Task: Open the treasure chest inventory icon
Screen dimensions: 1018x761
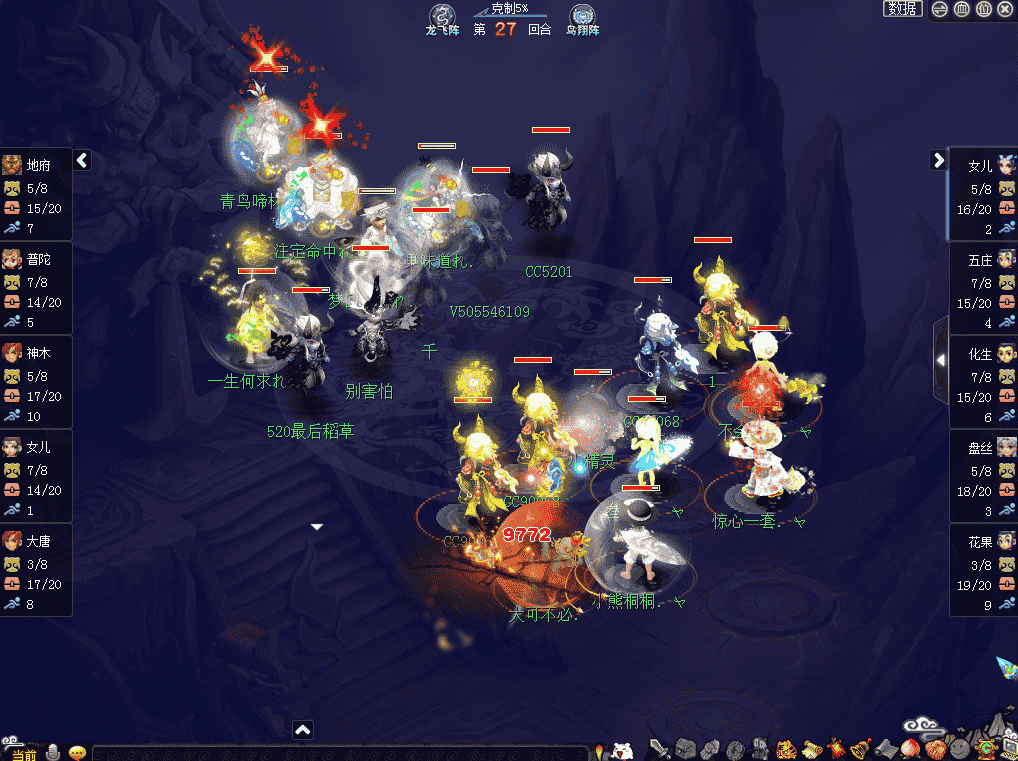Action: 684,748
